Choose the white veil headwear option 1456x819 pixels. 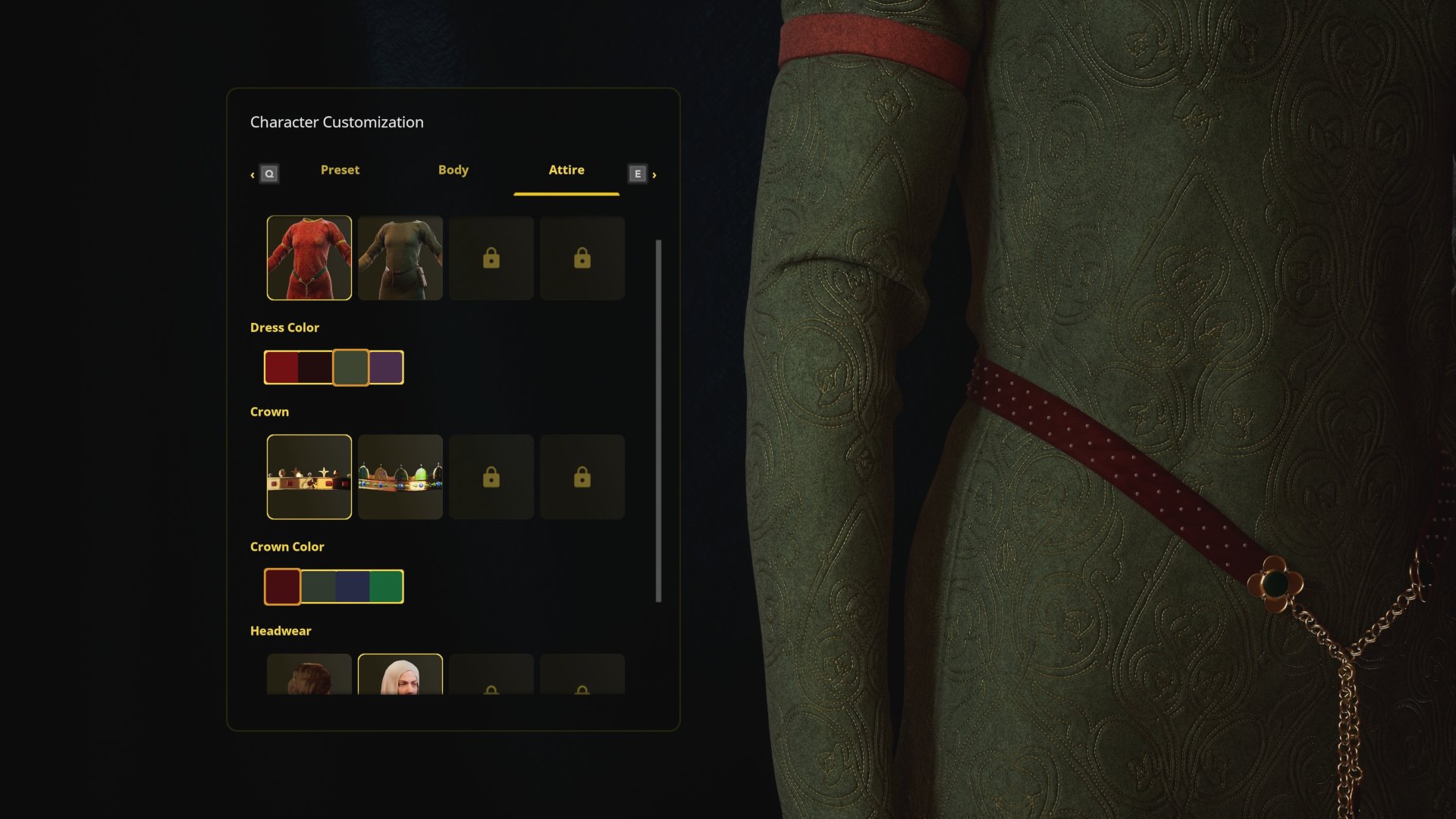point(400,675)
